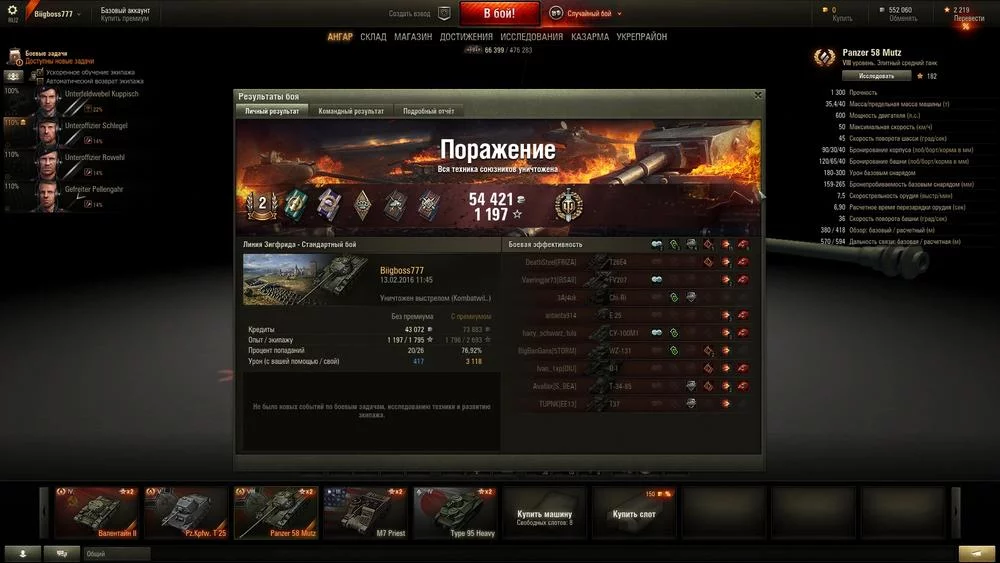Open the Исследования research menu
The height and width of the screenshot is (563, 1000).
tap(532, 37)
